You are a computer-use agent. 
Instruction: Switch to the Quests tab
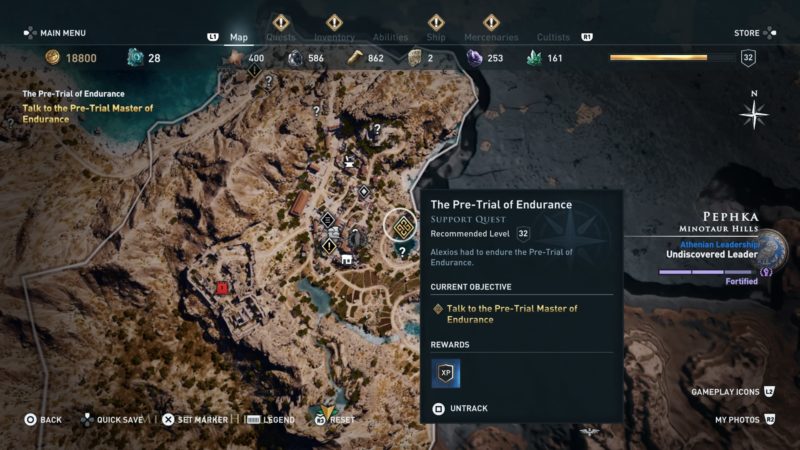pyautogui.click(x=280, y=37)
